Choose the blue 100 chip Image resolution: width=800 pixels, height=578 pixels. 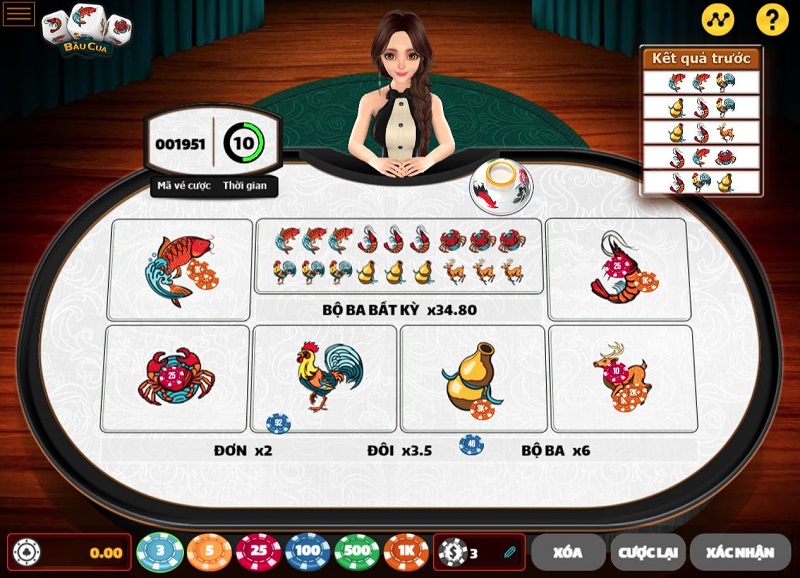click(308, 552)
